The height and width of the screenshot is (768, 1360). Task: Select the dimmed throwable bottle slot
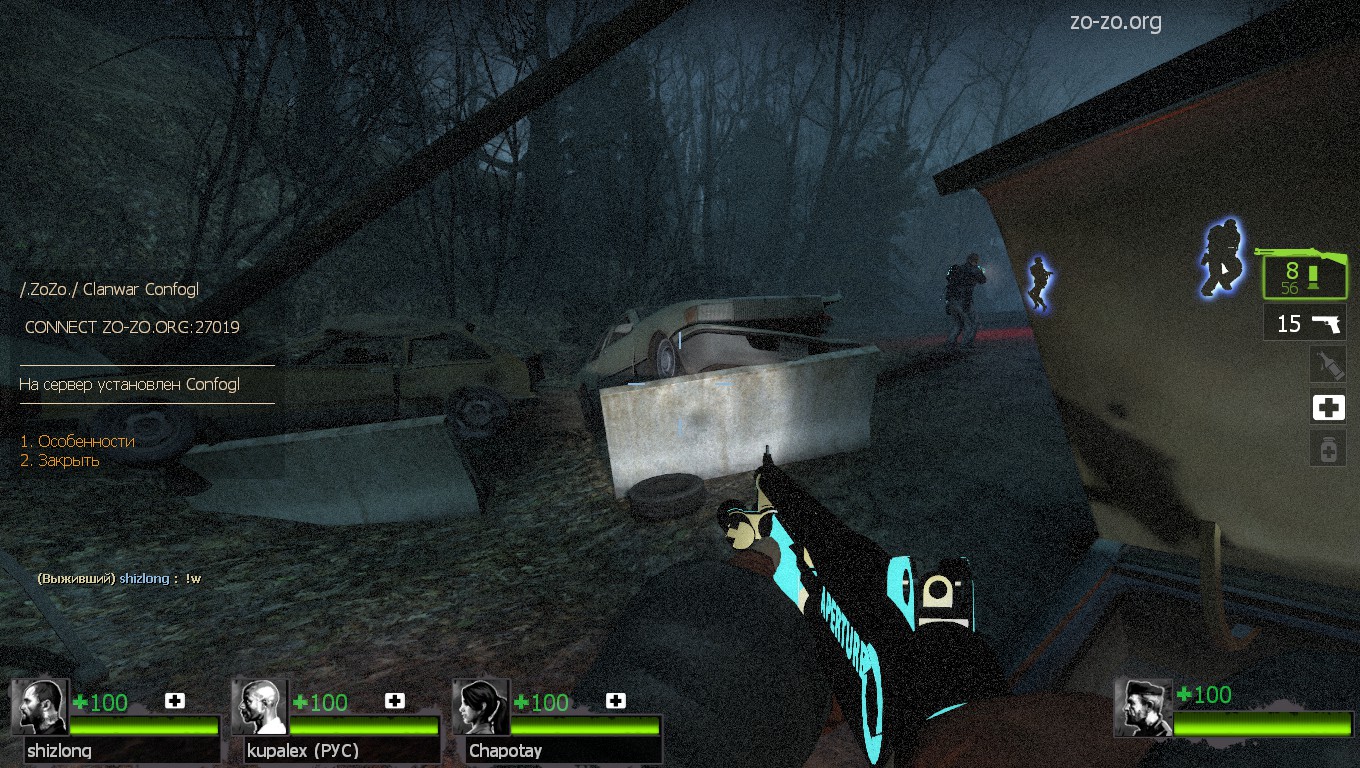click(x=1328, y=364)
